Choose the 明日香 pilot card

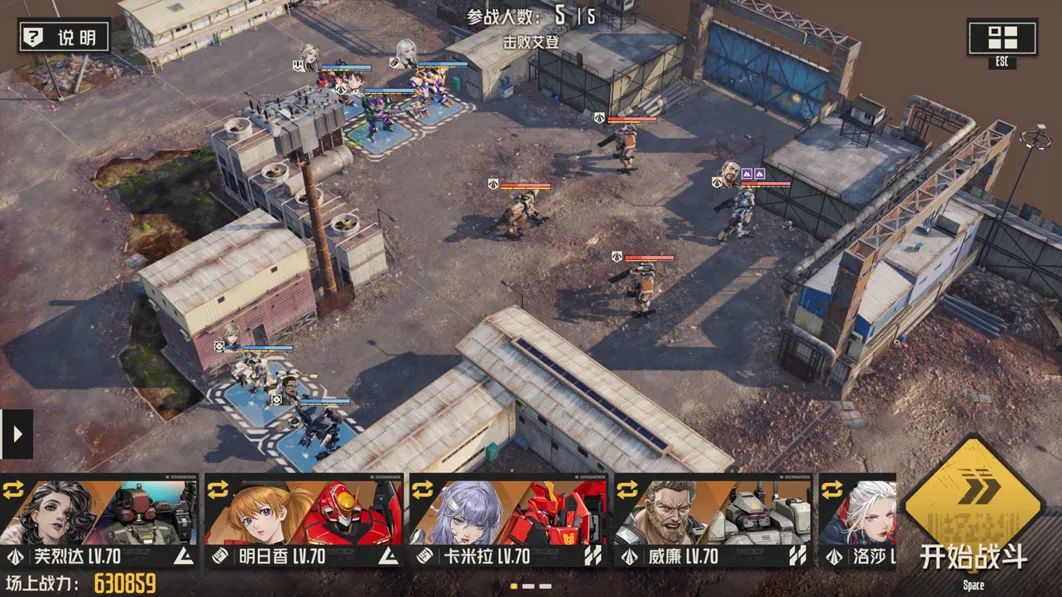(x=304, y=520)
